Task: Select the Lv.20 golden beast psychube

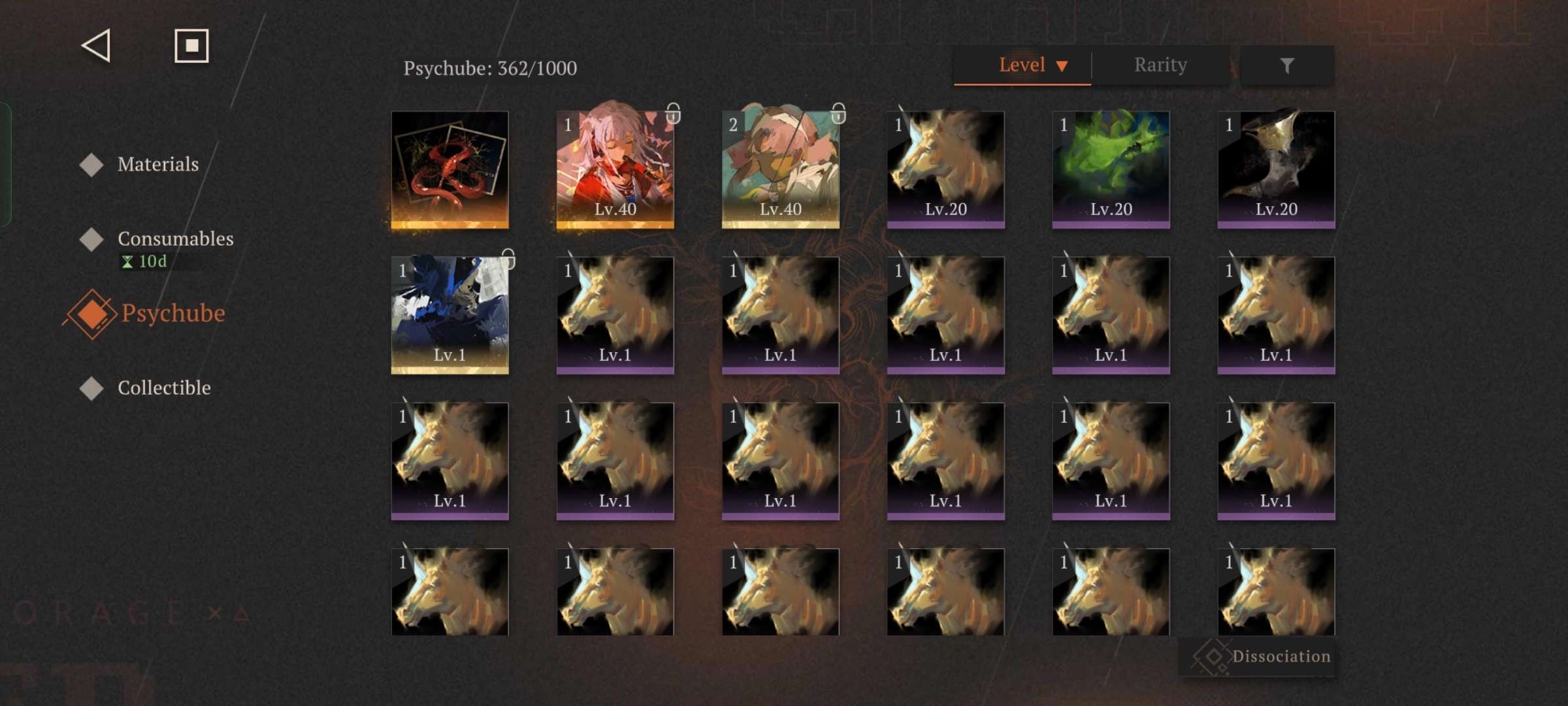Action: (945, 169)
